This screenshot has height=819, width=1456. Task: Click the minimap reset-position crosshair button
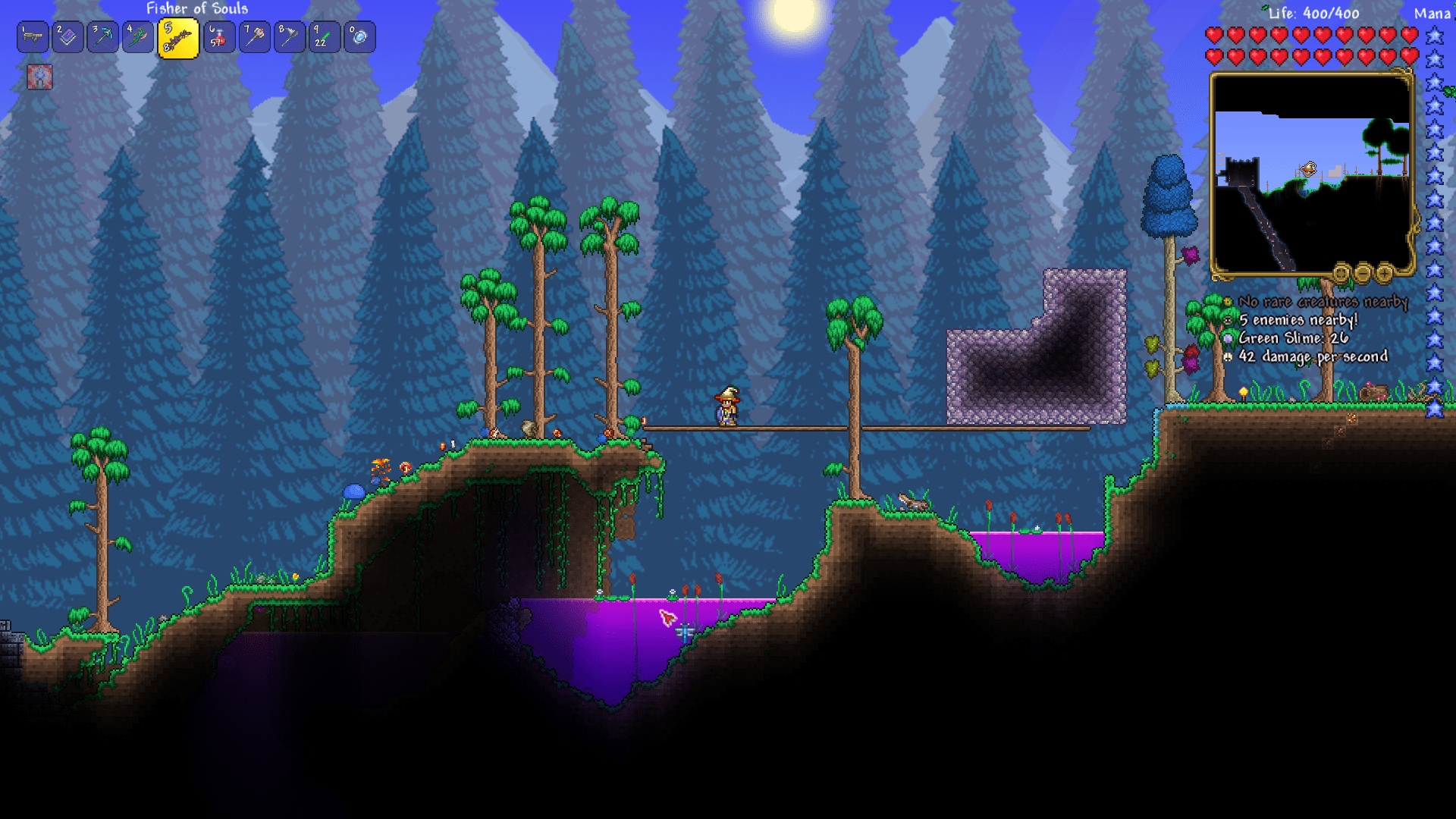[x=1341, y=271]
